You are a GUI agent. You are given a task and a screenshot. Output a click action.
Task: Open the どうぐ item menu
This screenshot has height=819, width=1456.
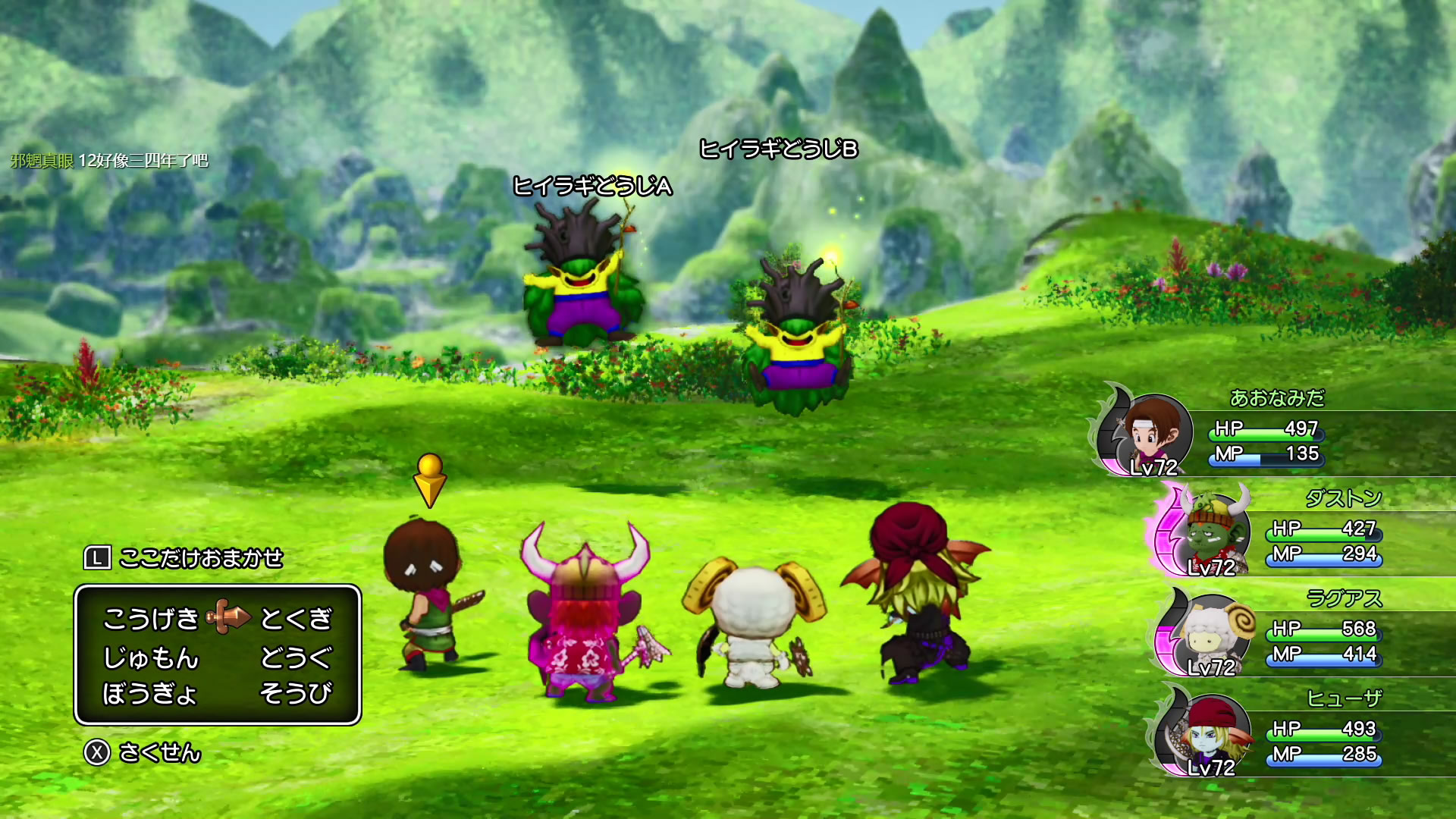(296, 657)
